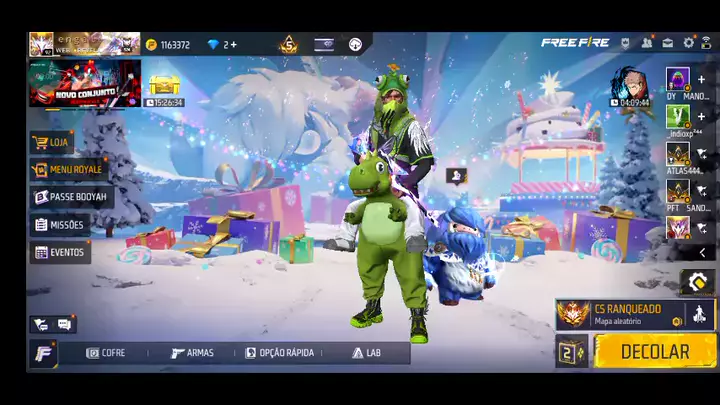This screenshot has width=720, height=405.
Task: Open the Passe Booyah menu
Action: point(71,197)
